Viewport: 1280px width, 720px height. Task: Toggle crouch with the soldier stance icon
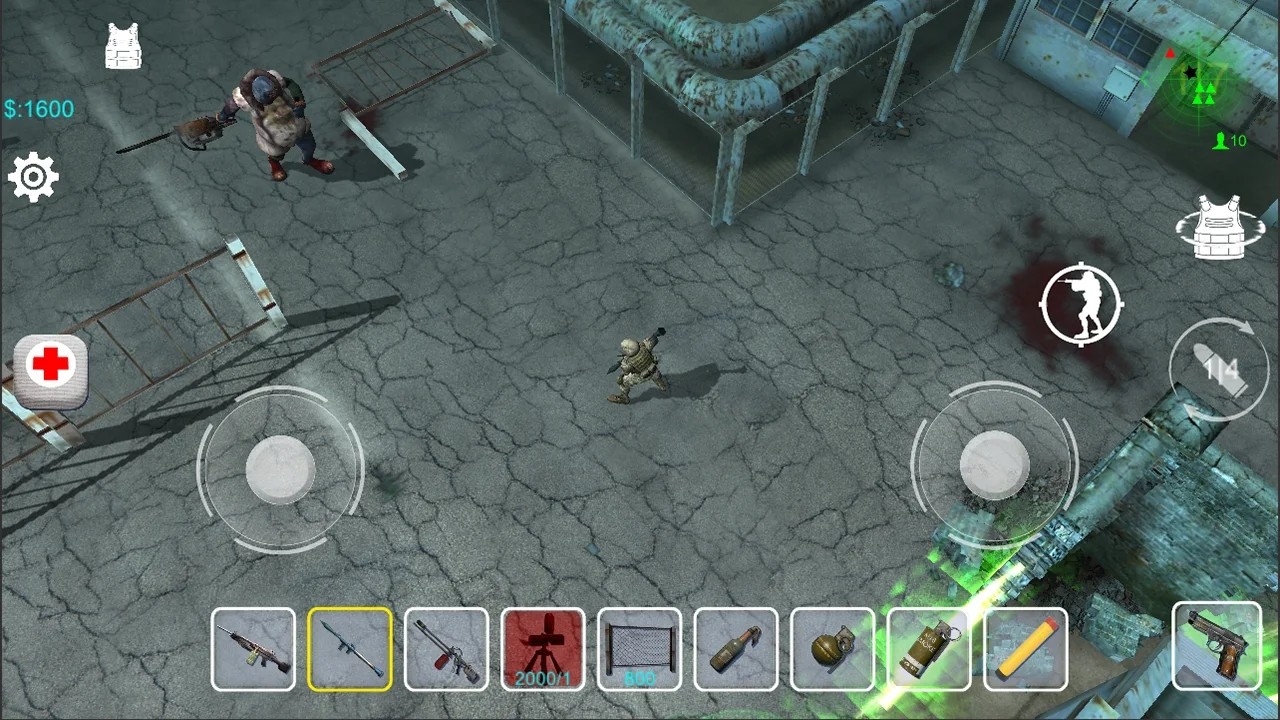pos(1080,305)
